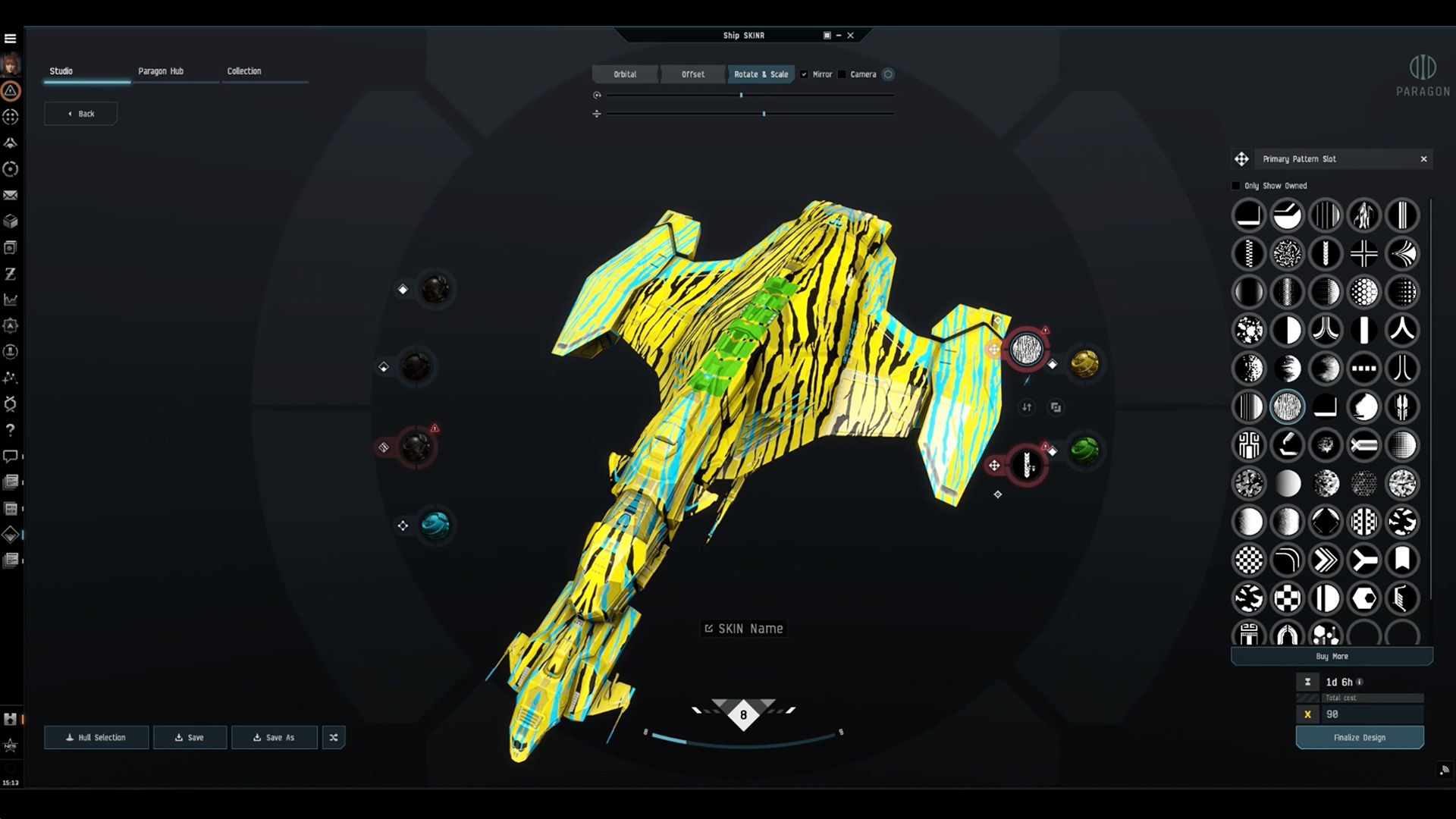Switch to the Paragon Hub tab
The height and width of the screenshot is (819, 1456).
pos(161,71)
